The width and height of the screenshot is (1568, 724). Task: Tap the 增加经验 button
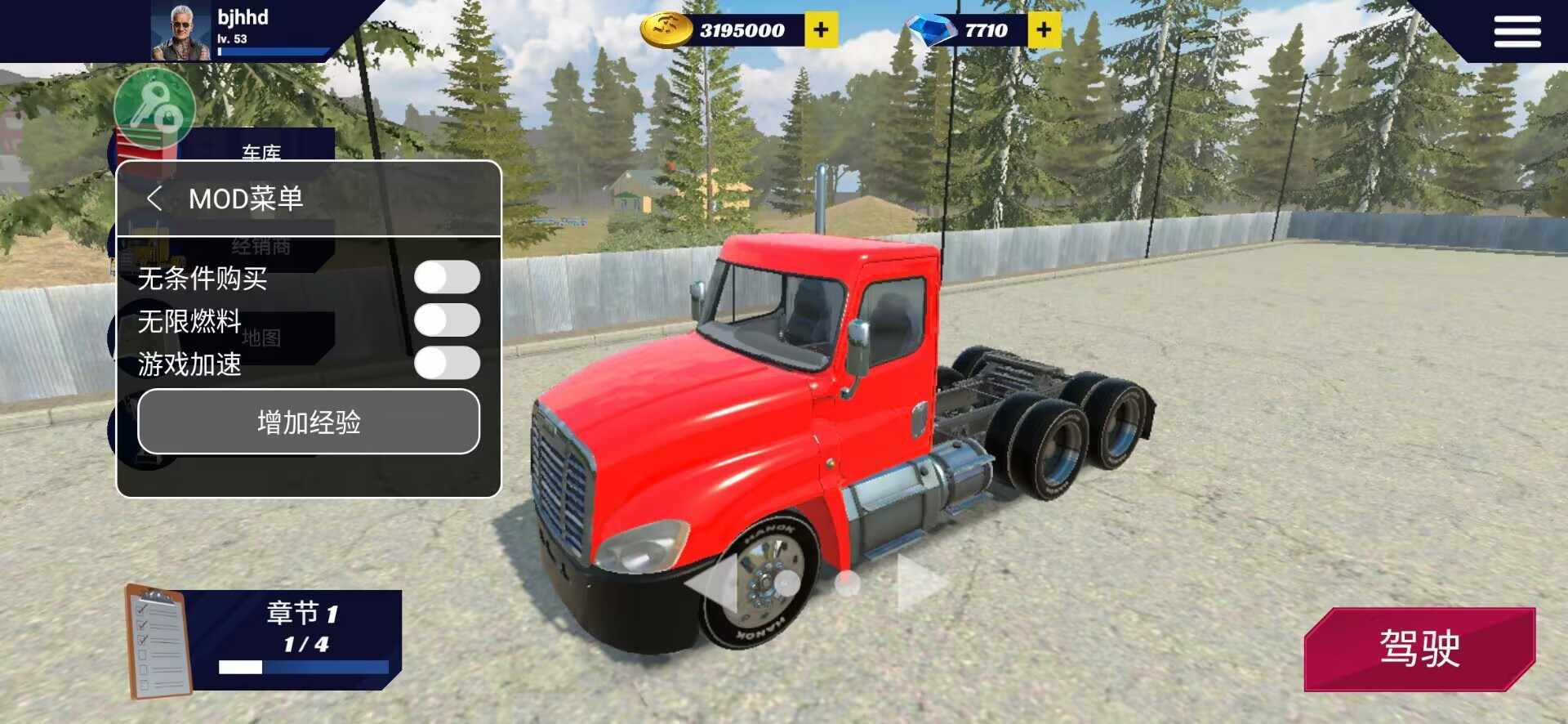click(309, 422)
